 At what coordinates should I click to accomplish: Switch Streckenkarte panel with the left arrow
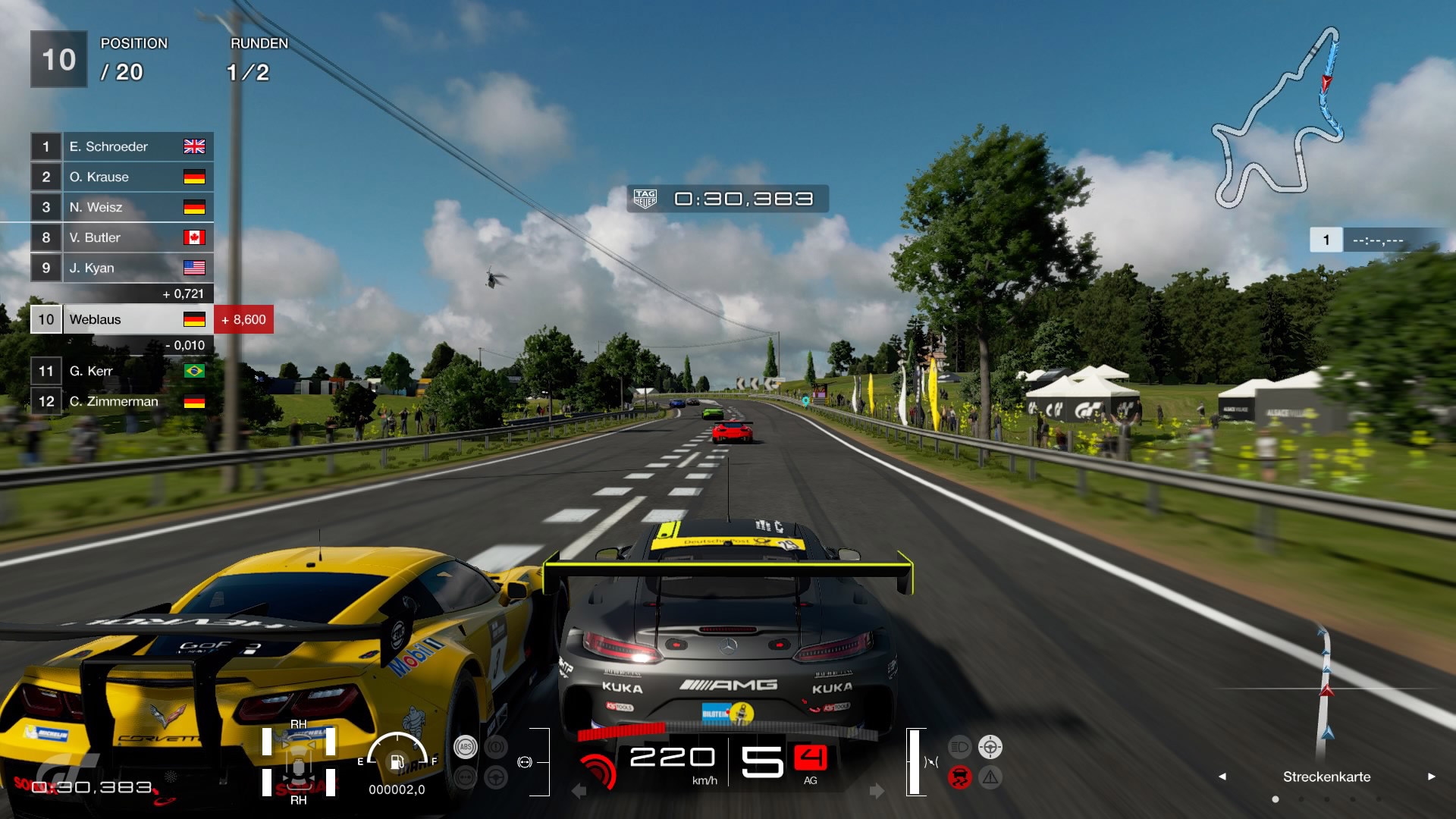click(x=1222, y=777)
